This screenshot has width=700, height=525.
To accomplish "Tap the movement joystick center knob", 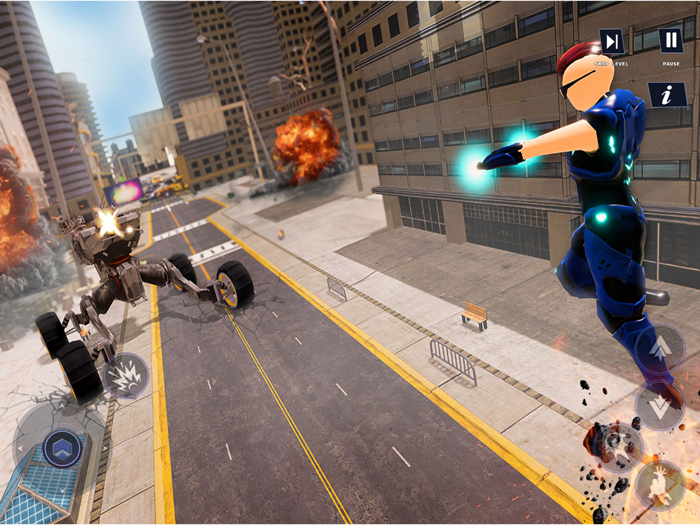I will [x=61, y=447].
